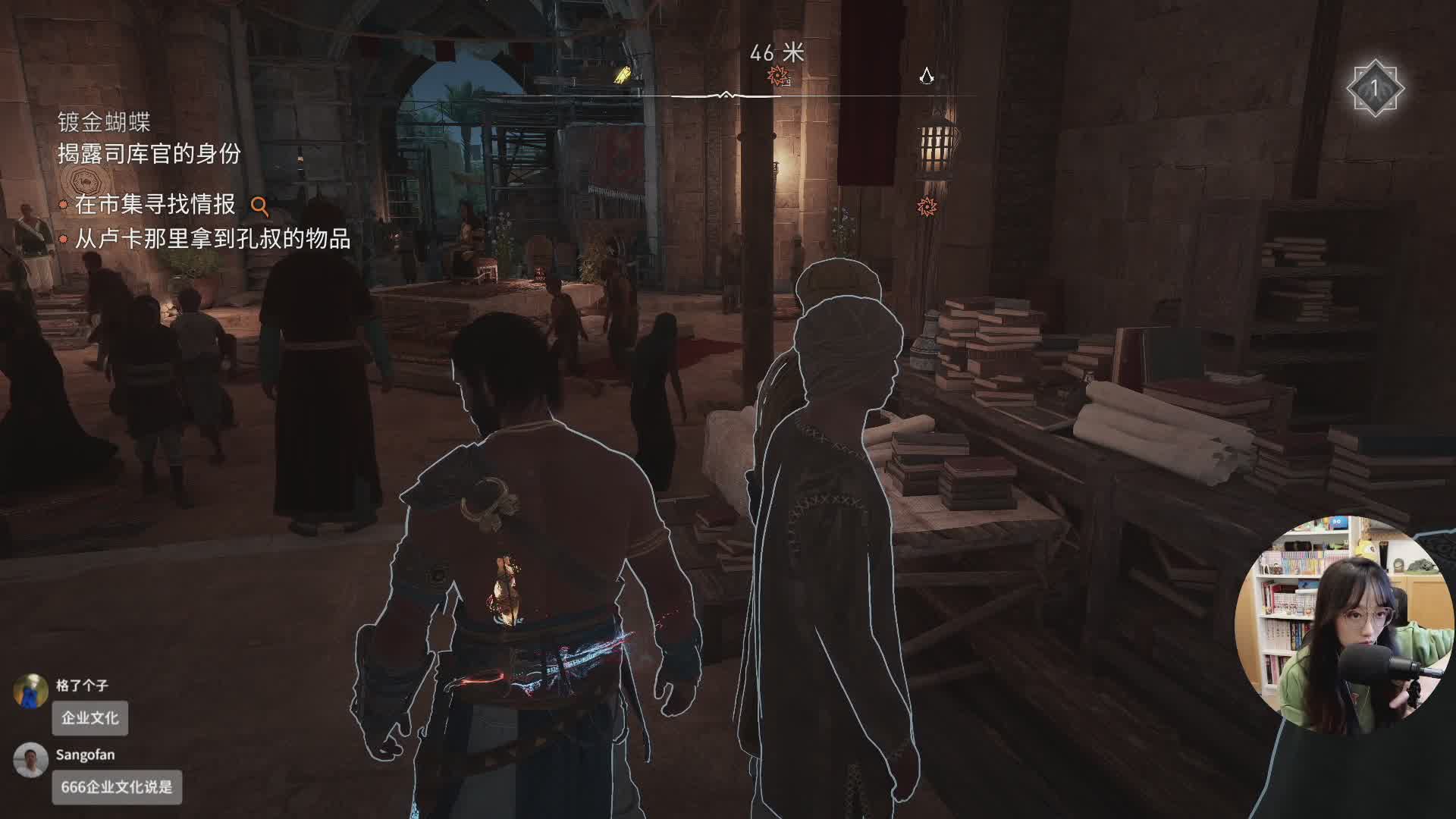1456x819 pixels.
Task: Open Sangofan's chat avatar
Action: click(x=30, y=761)
